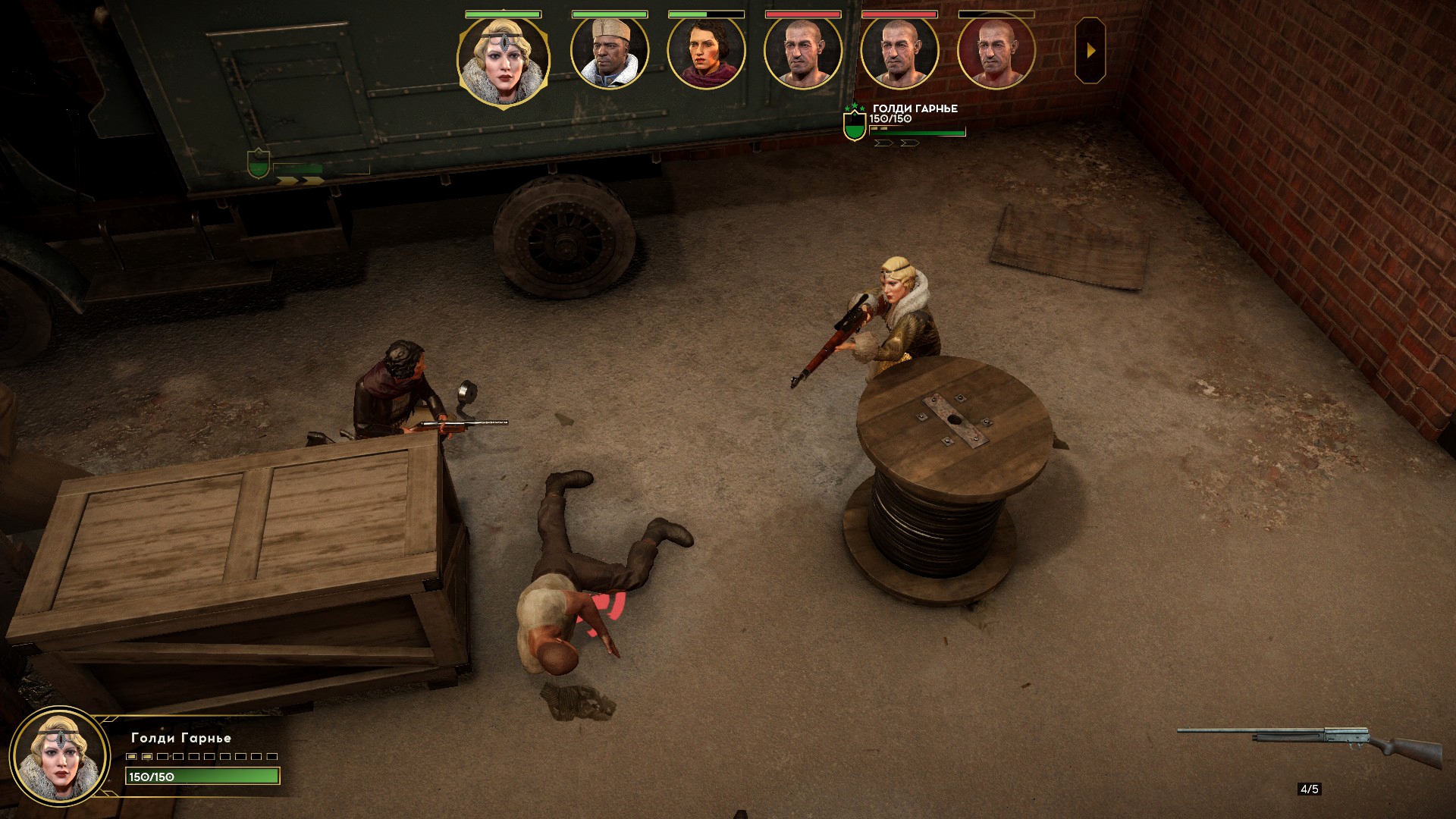Select Goldie Garnier's blonde portrait in turn order

tap(503, 59)
